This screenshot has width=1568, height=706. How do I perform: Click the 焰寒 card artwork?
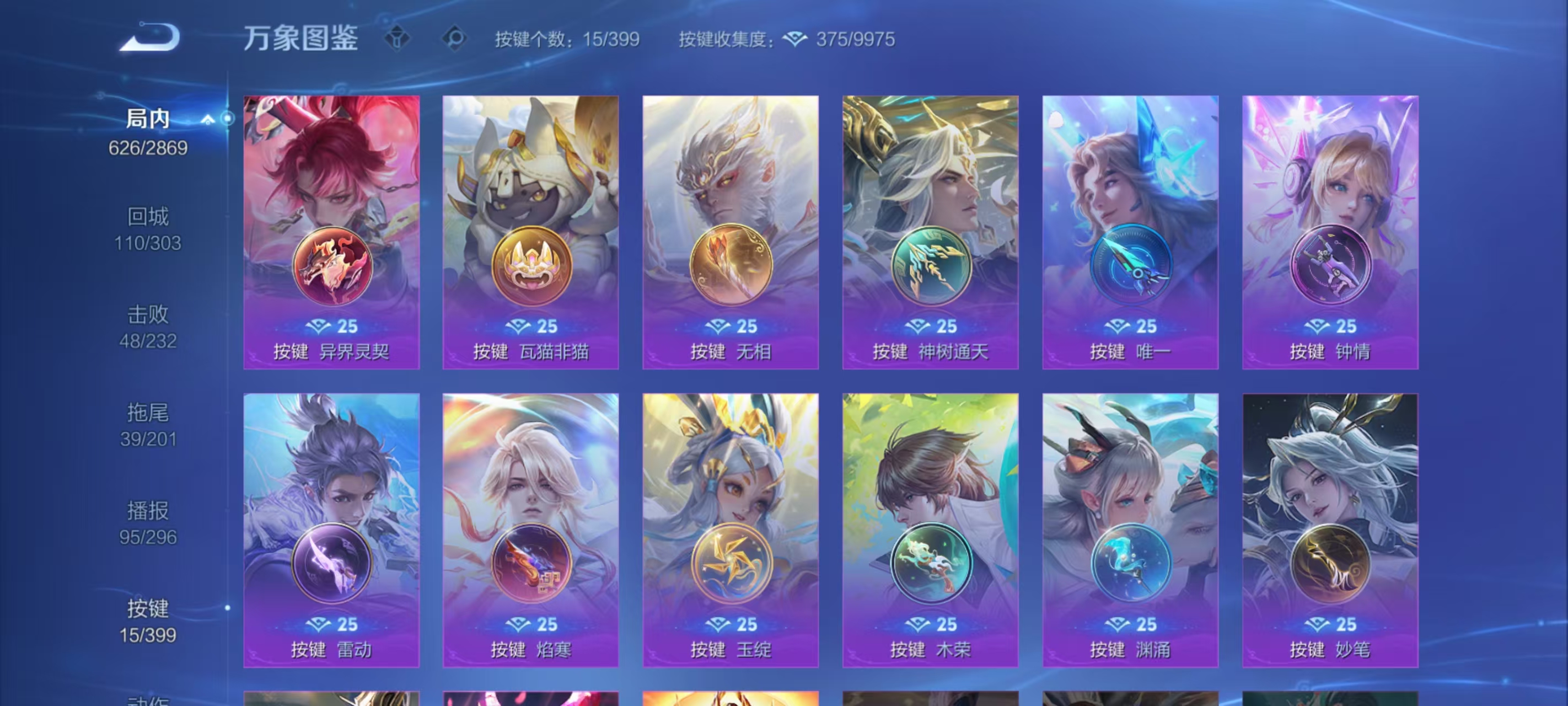pos(531,488)
